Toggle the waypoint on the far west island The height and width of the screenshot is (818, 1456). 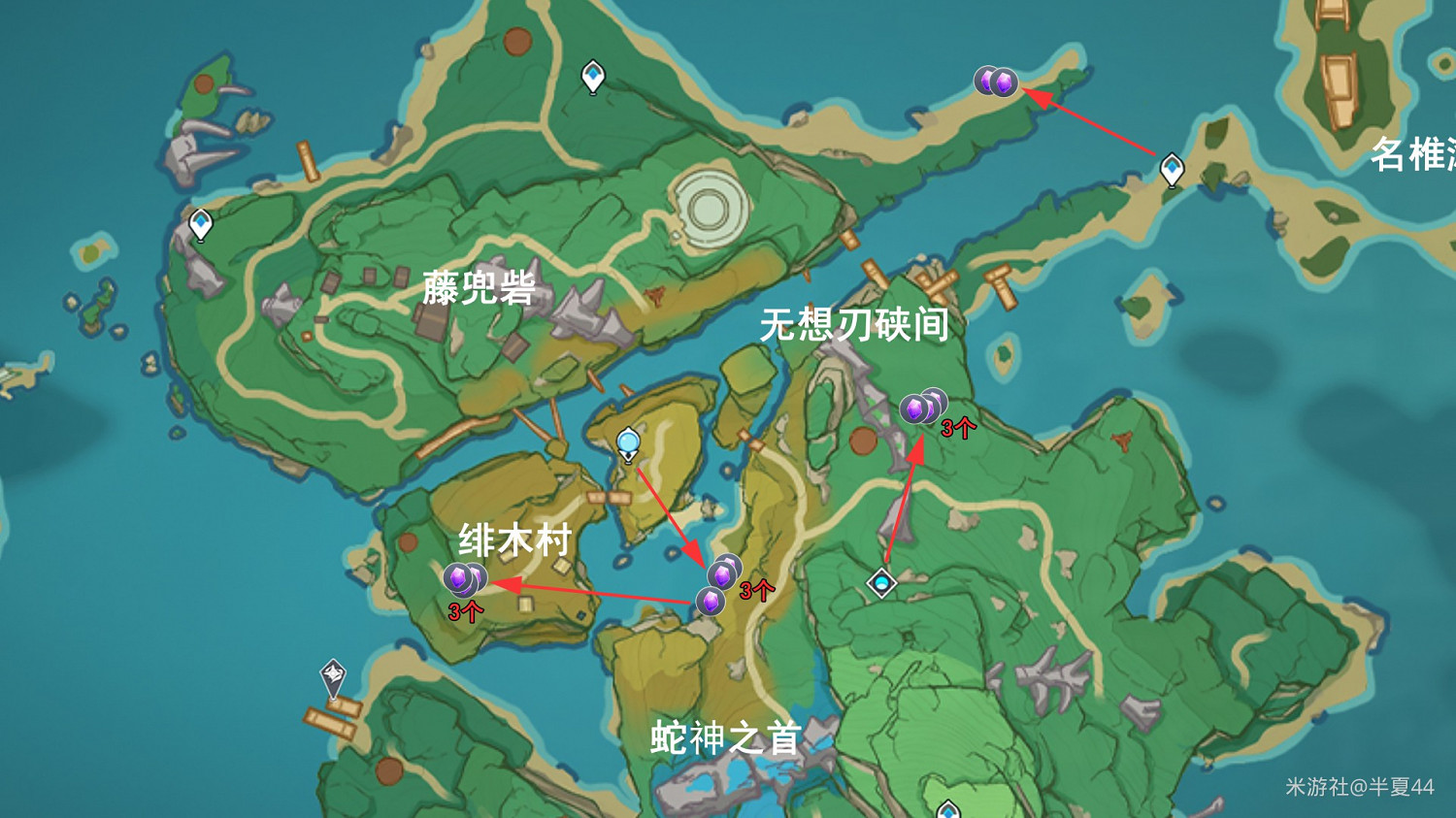pos(199,223)
